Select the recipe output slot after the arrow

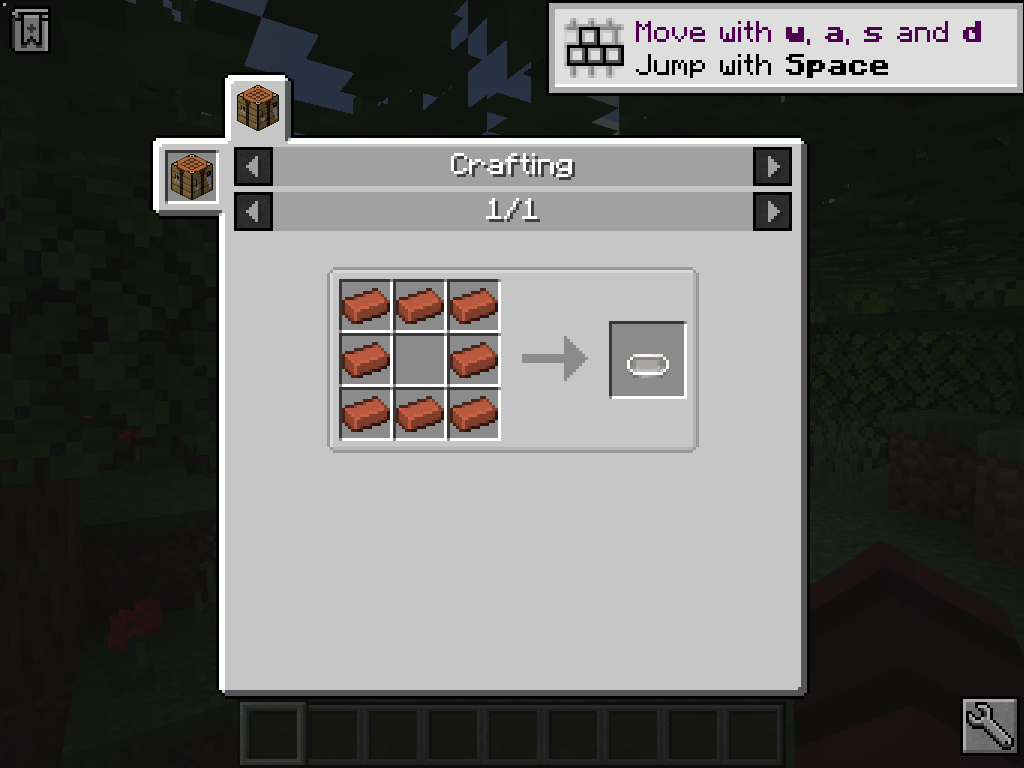coord(648,360)
